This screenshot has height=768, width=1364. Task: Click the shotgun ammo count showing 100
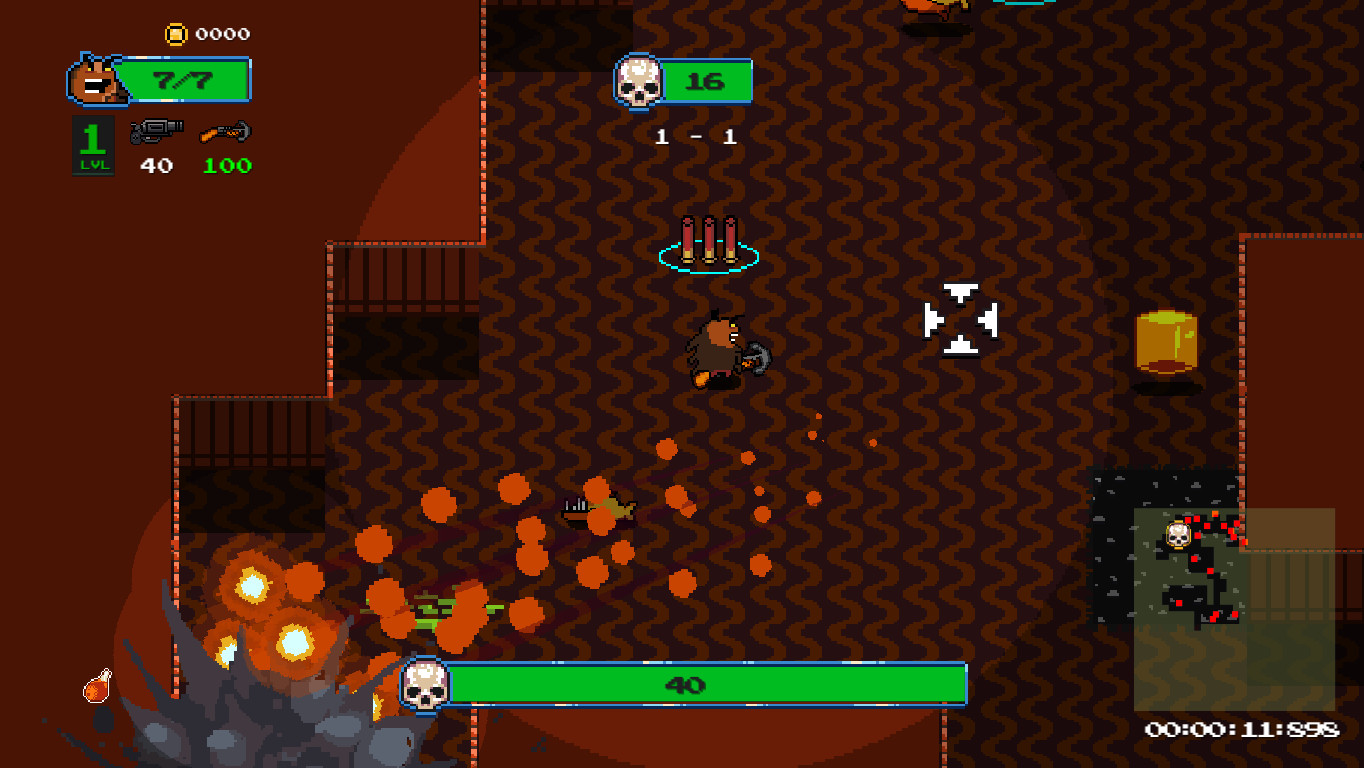(x=226, y=167)
